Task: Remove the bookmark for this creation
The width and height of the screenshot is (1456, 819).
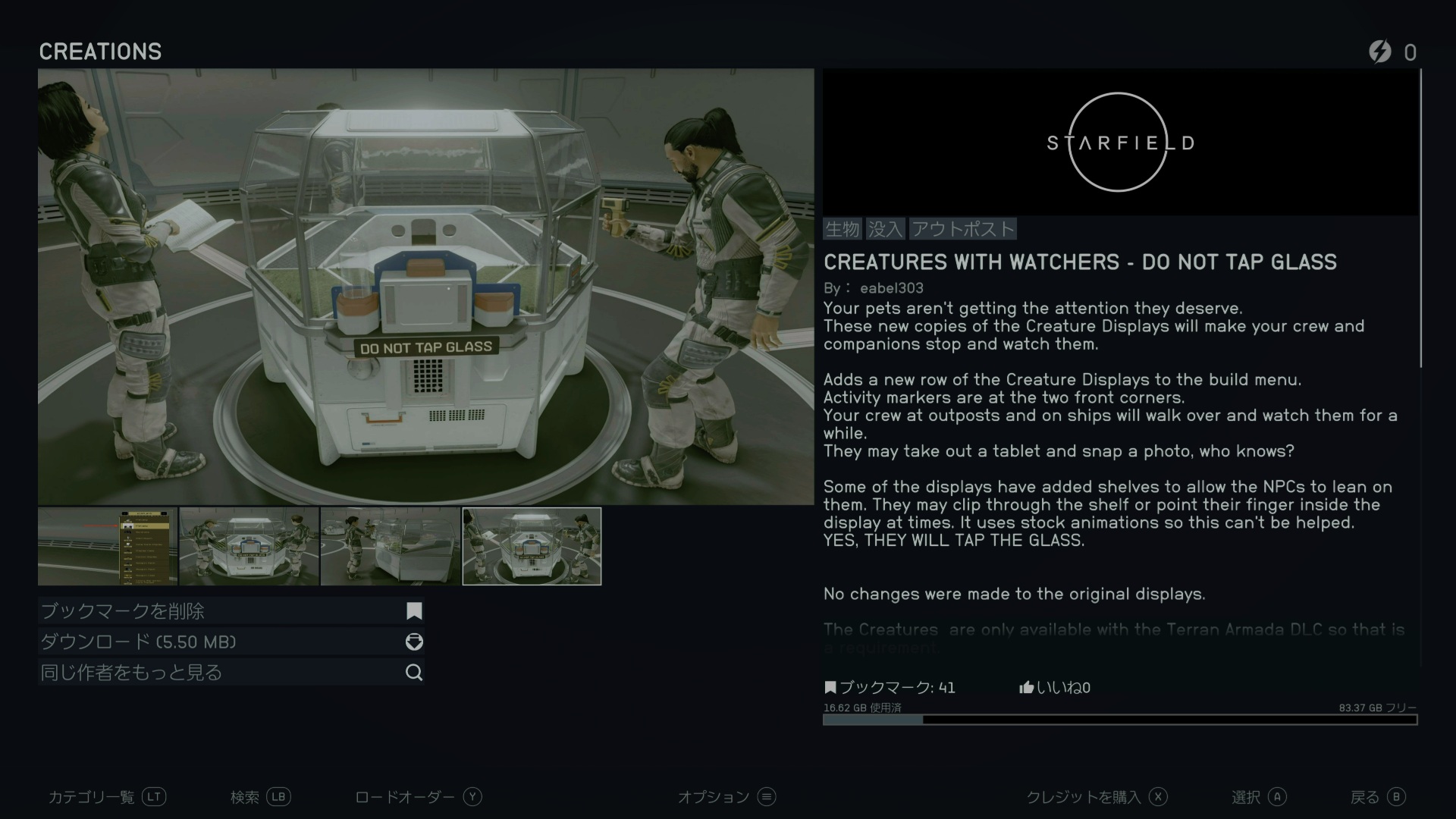Action: [231, 611]
